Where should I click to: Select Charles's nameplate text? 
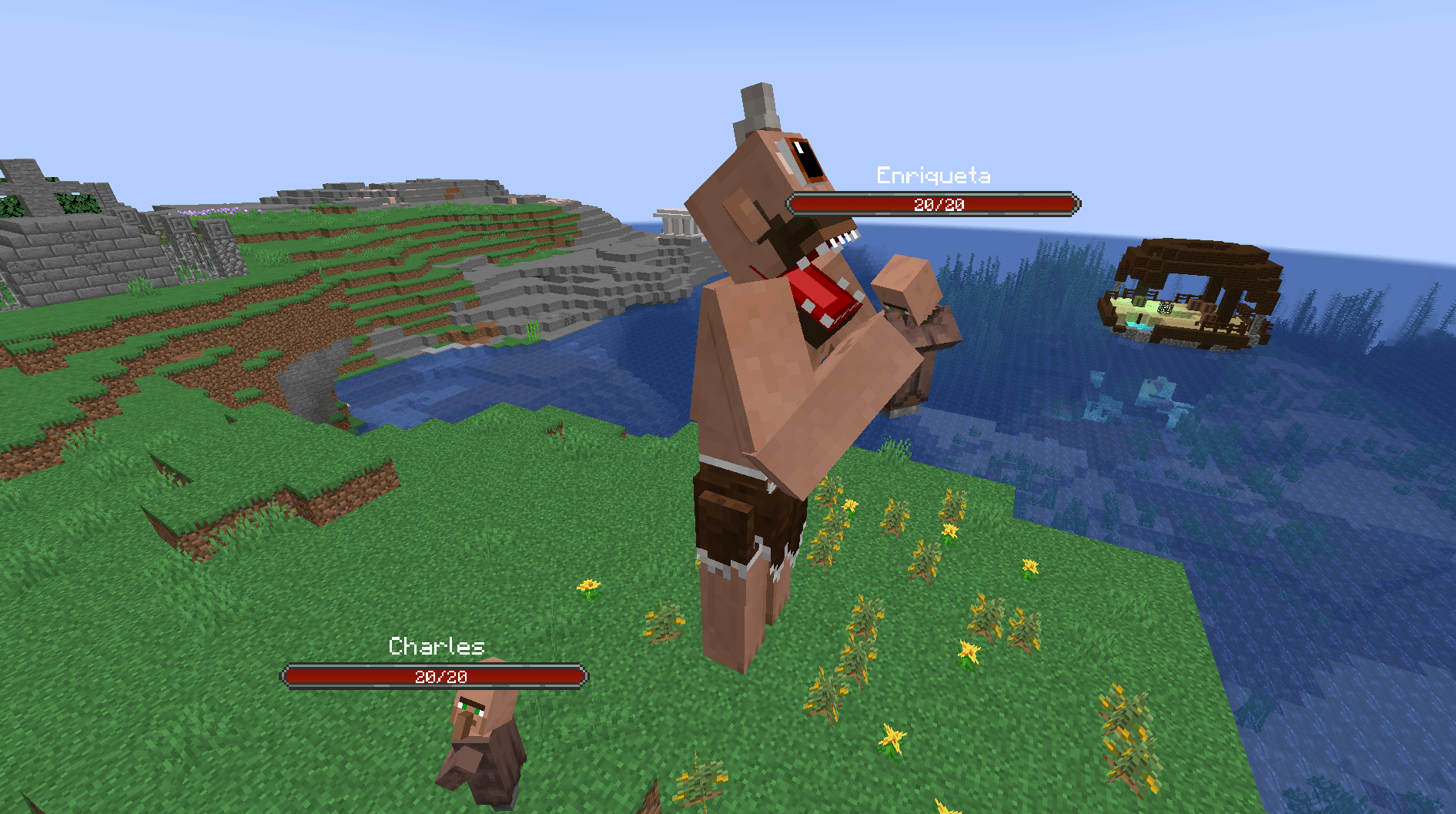click(436, 647)
